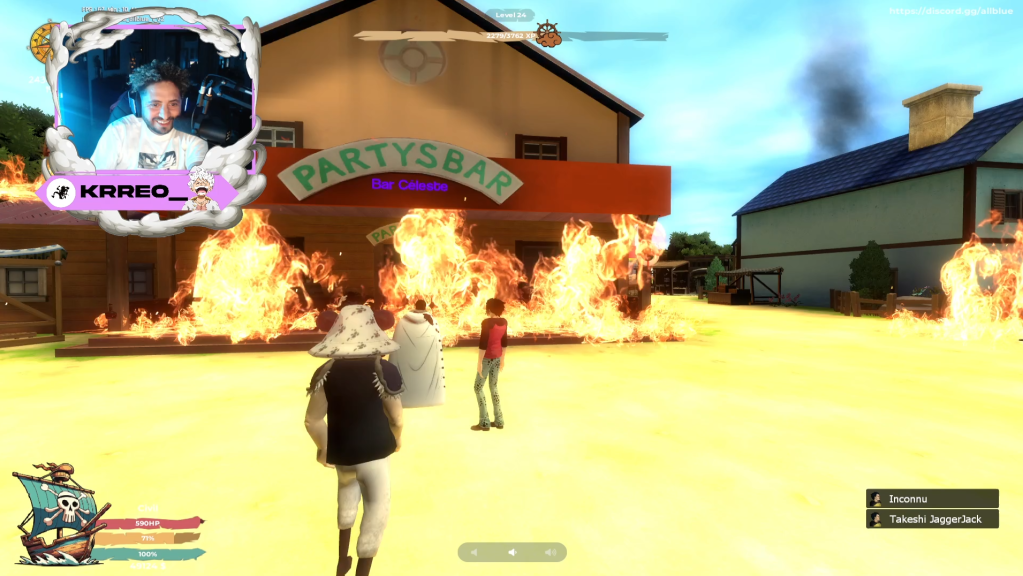Choose the loudest voice volume speaker icon
Image resolution: width=1023 pixels, height=576 pixels.
(x=549, y=552)
